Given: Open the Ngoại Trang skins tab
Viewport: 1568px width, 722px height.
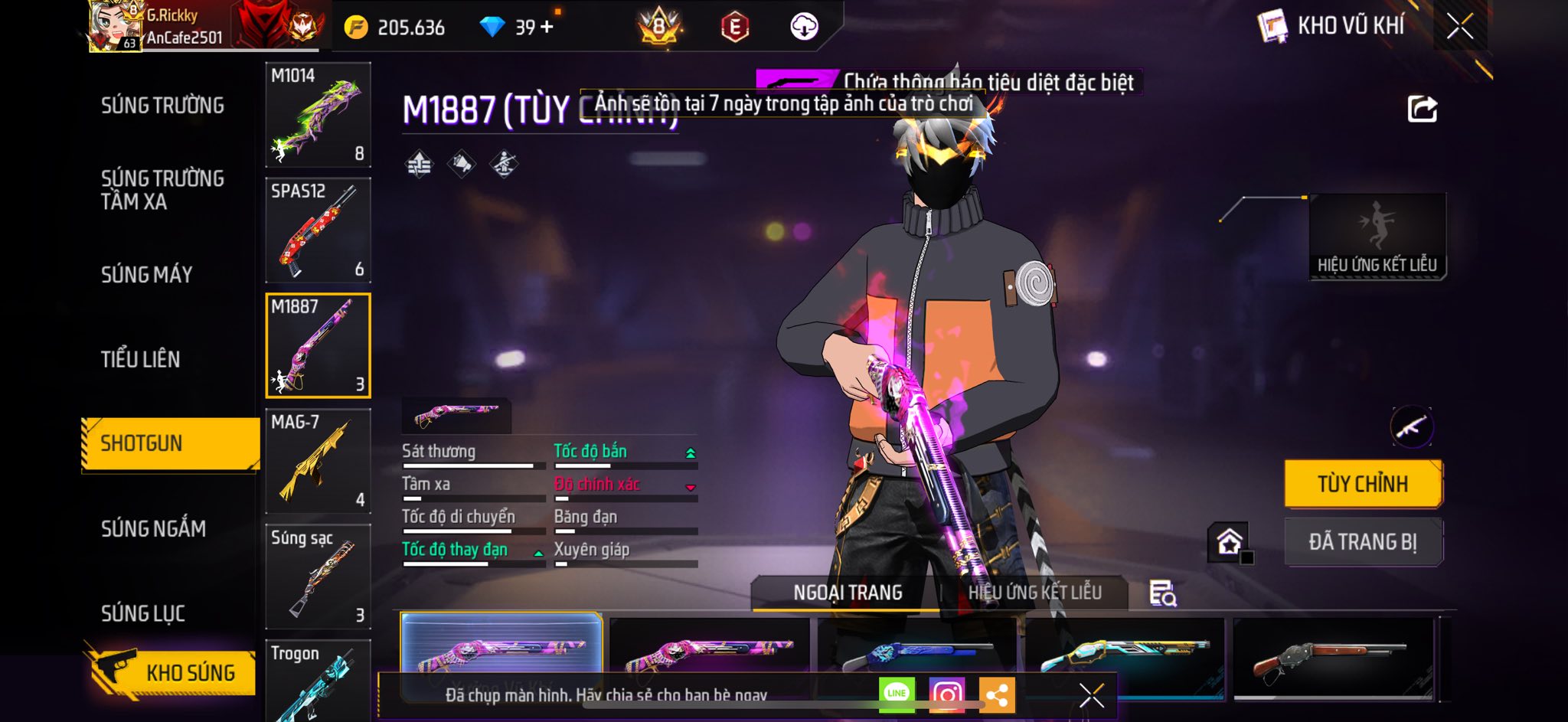Looking at the screenshot, I should click(x=848, y=593).
